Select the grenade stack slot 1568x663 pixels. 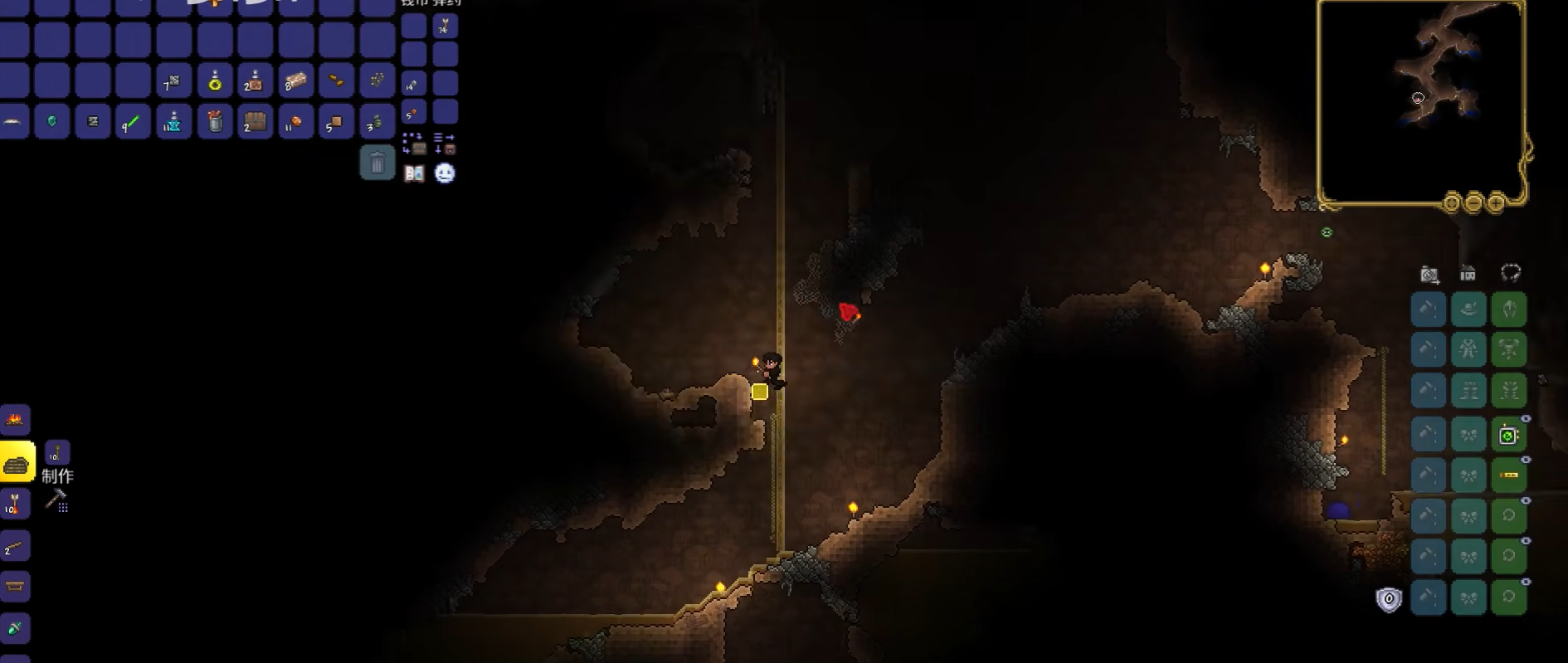coord(377,123)
